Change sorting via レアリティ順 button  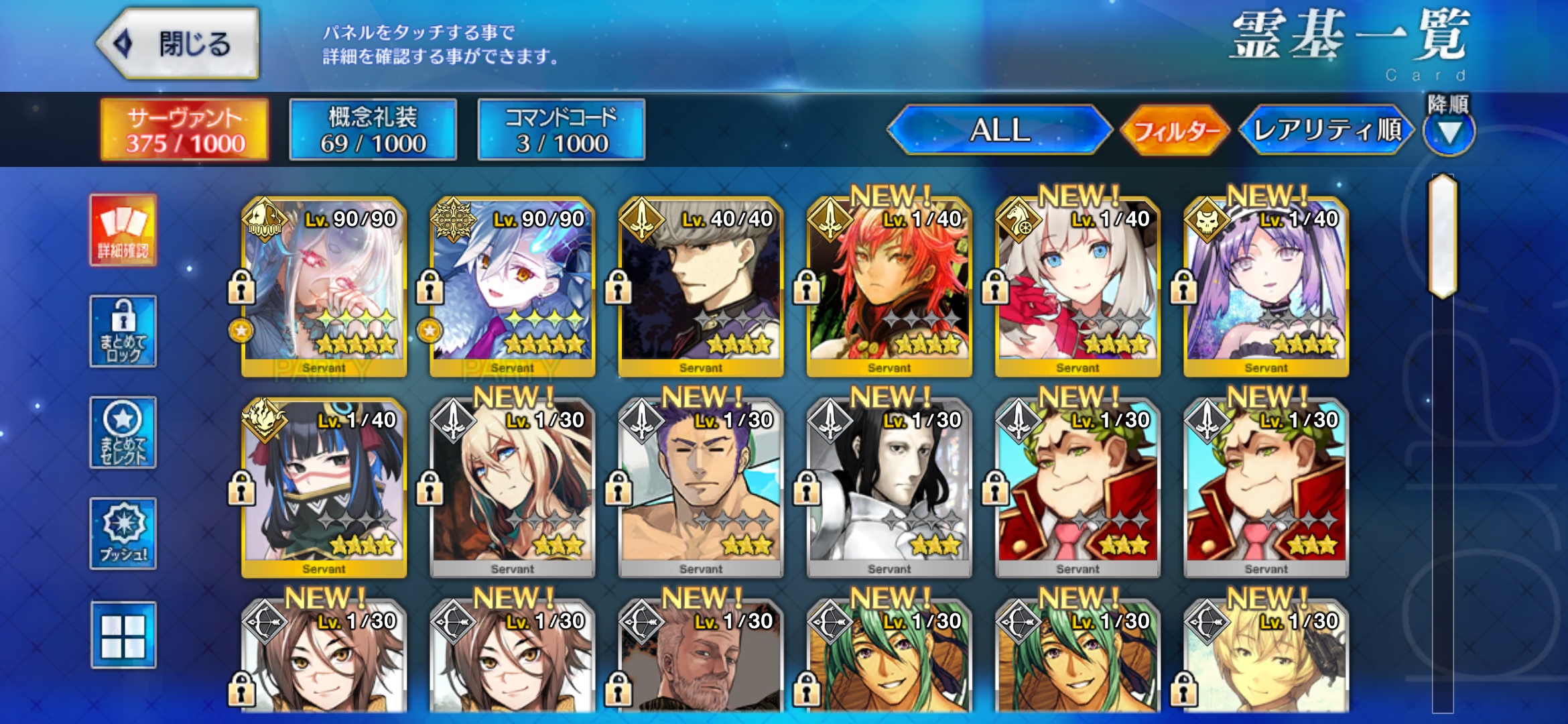[x=1327, y=130]
